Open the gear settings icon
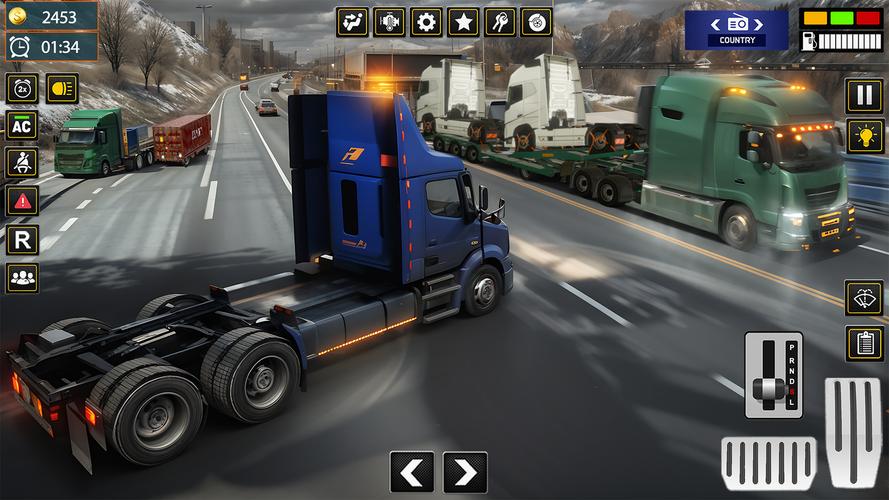This screenshot has width=889, height=500. pos(426,22)
